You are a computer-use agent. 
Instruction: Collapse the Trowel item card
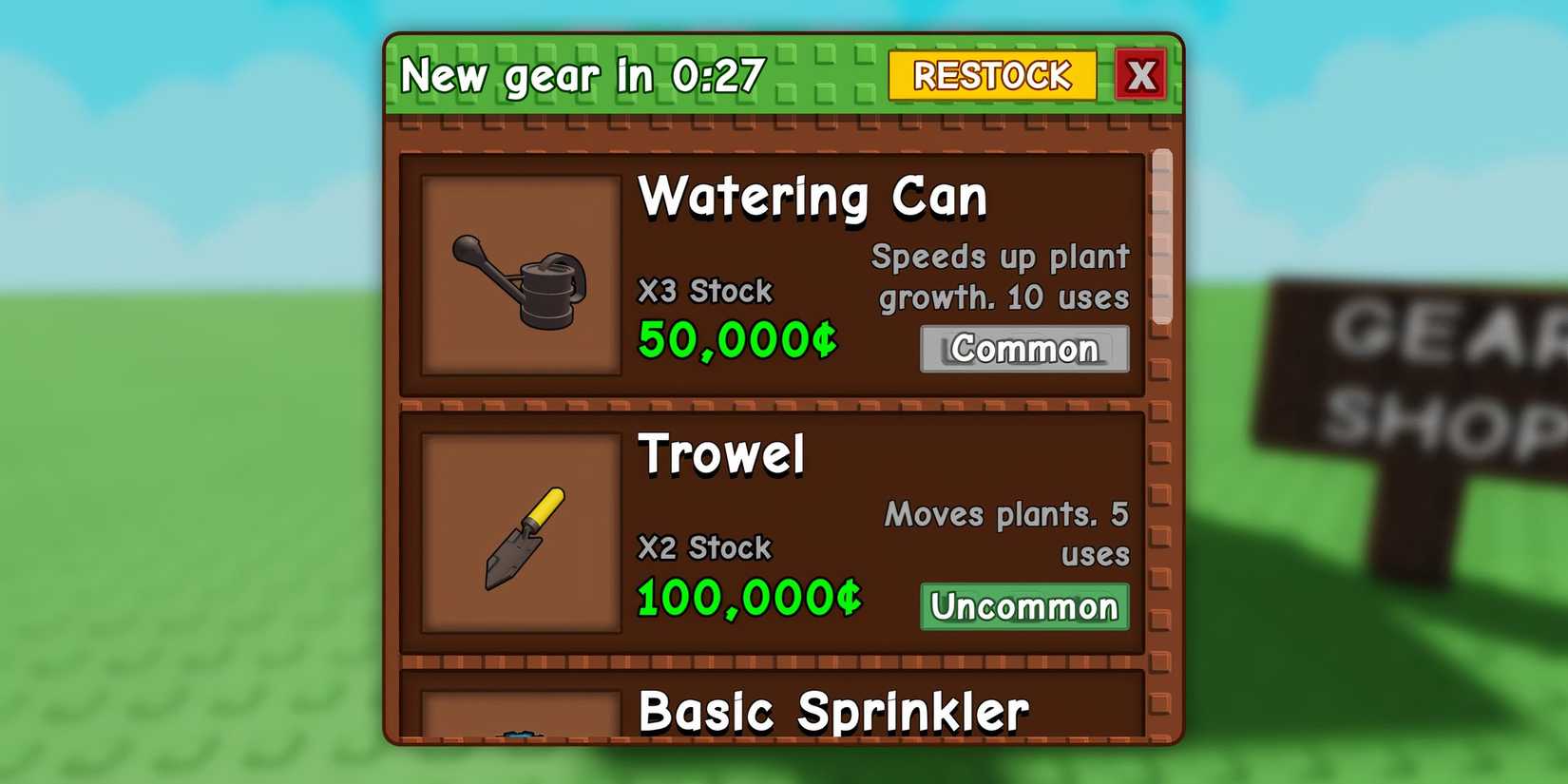coord(774,532)
